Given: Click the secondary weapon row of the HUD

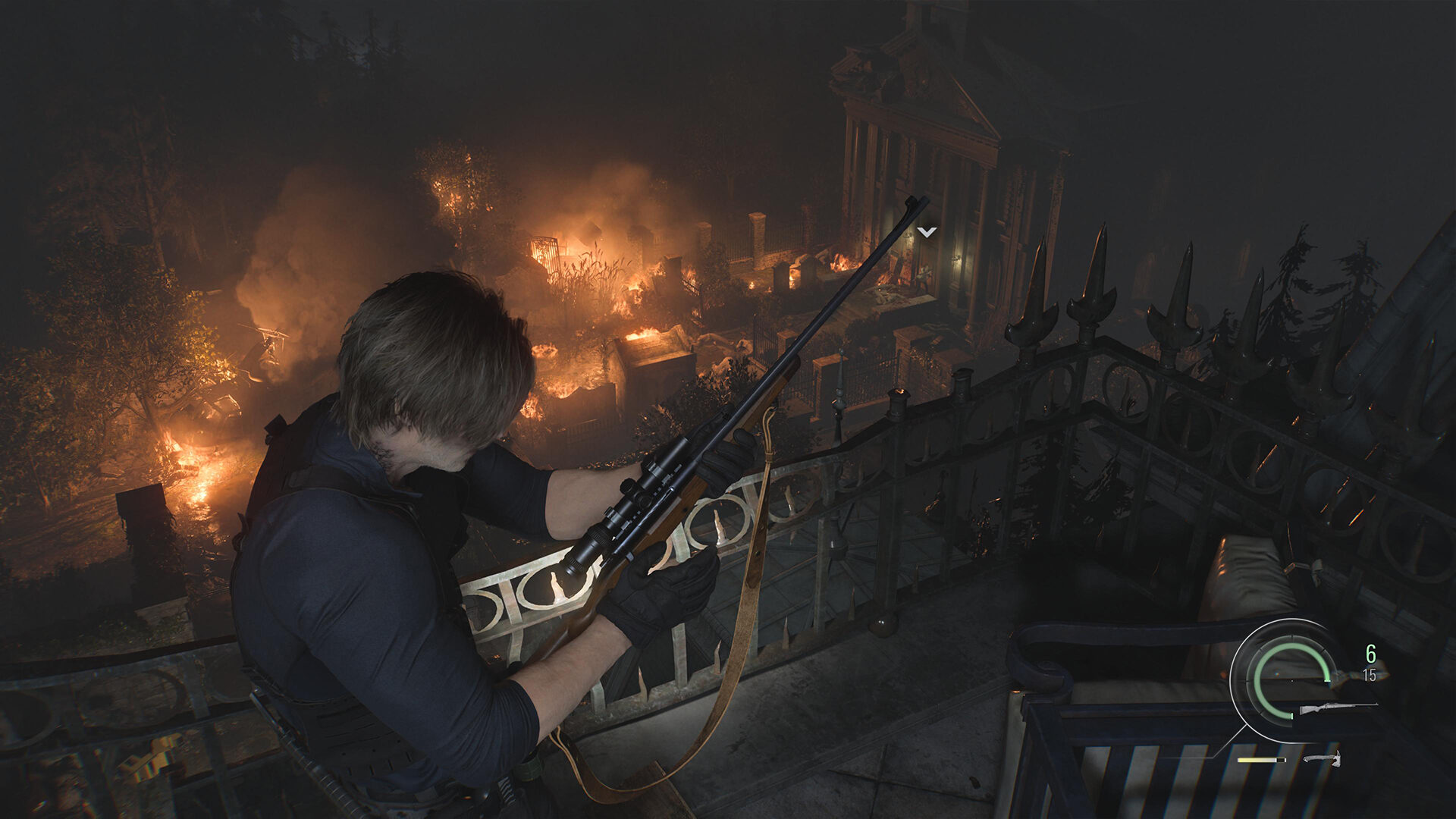Looking at the screenshot, I should [1289, 760].
